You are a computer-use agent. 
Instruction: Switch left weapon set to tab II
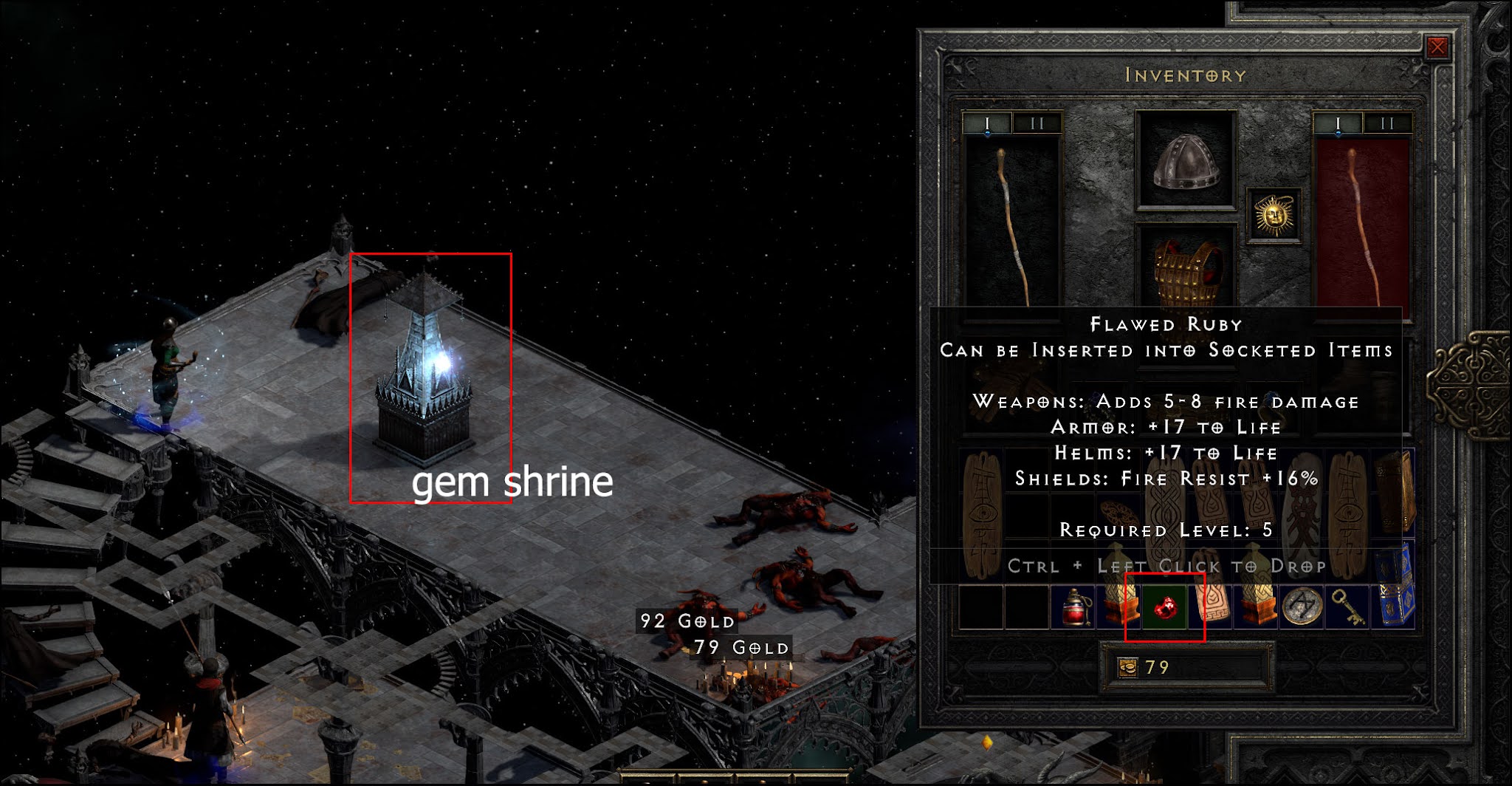tap(1038, 123)
